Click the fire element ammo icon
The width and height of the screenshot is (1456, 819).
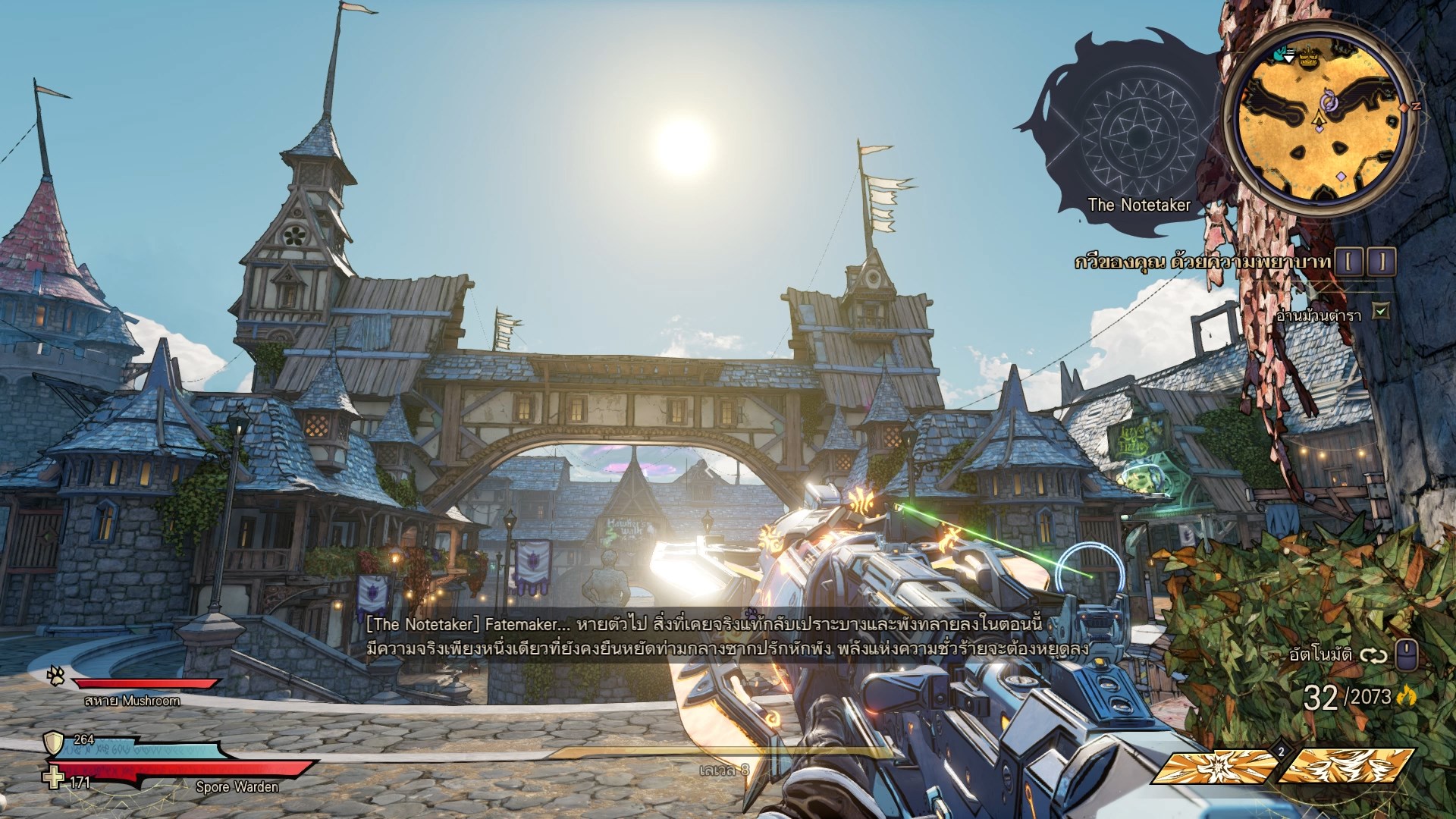click(x=1409, y=695)
